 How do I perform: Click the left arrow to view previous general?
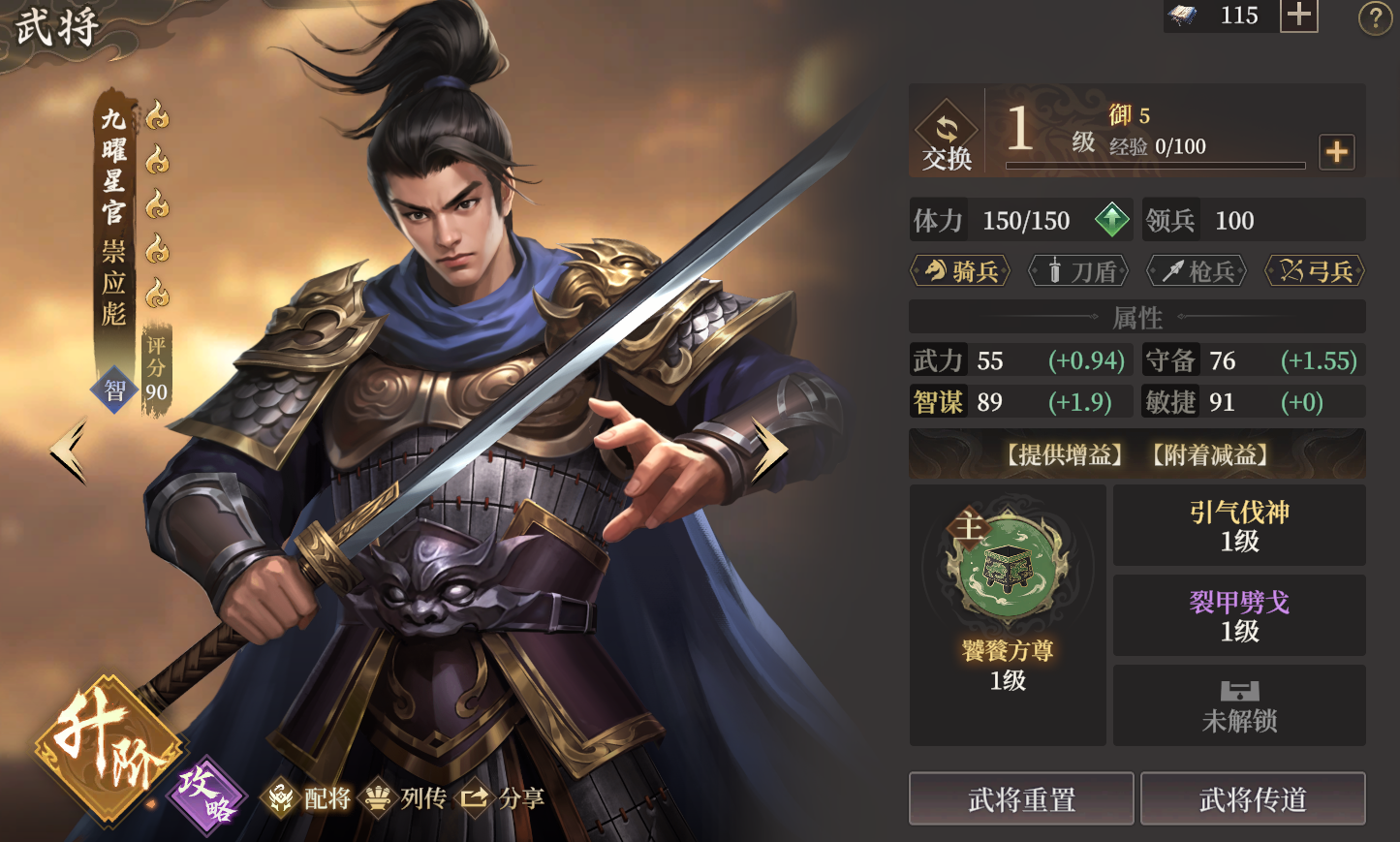coord(65,450)
